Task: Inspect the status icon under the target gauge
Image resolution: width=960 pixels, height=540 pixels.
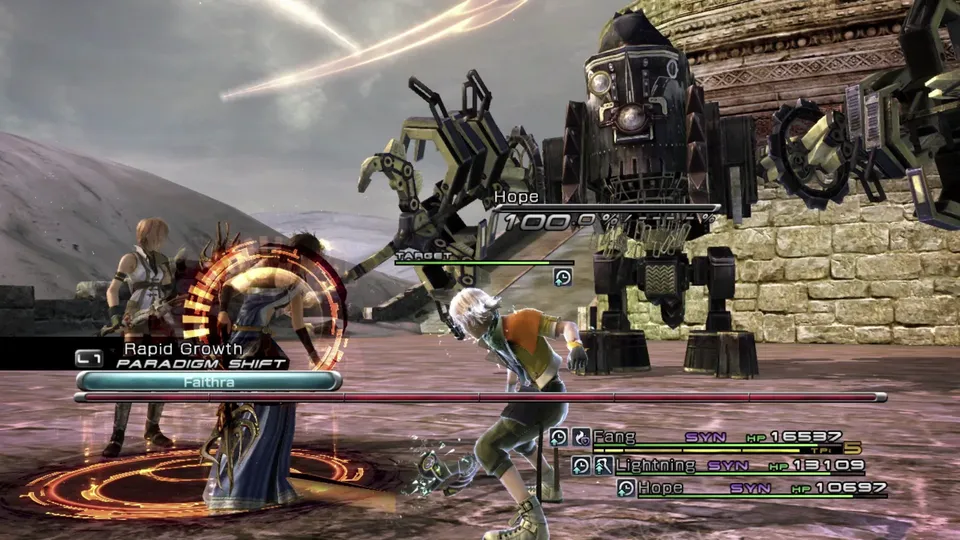Action: [x=563, y=277]
